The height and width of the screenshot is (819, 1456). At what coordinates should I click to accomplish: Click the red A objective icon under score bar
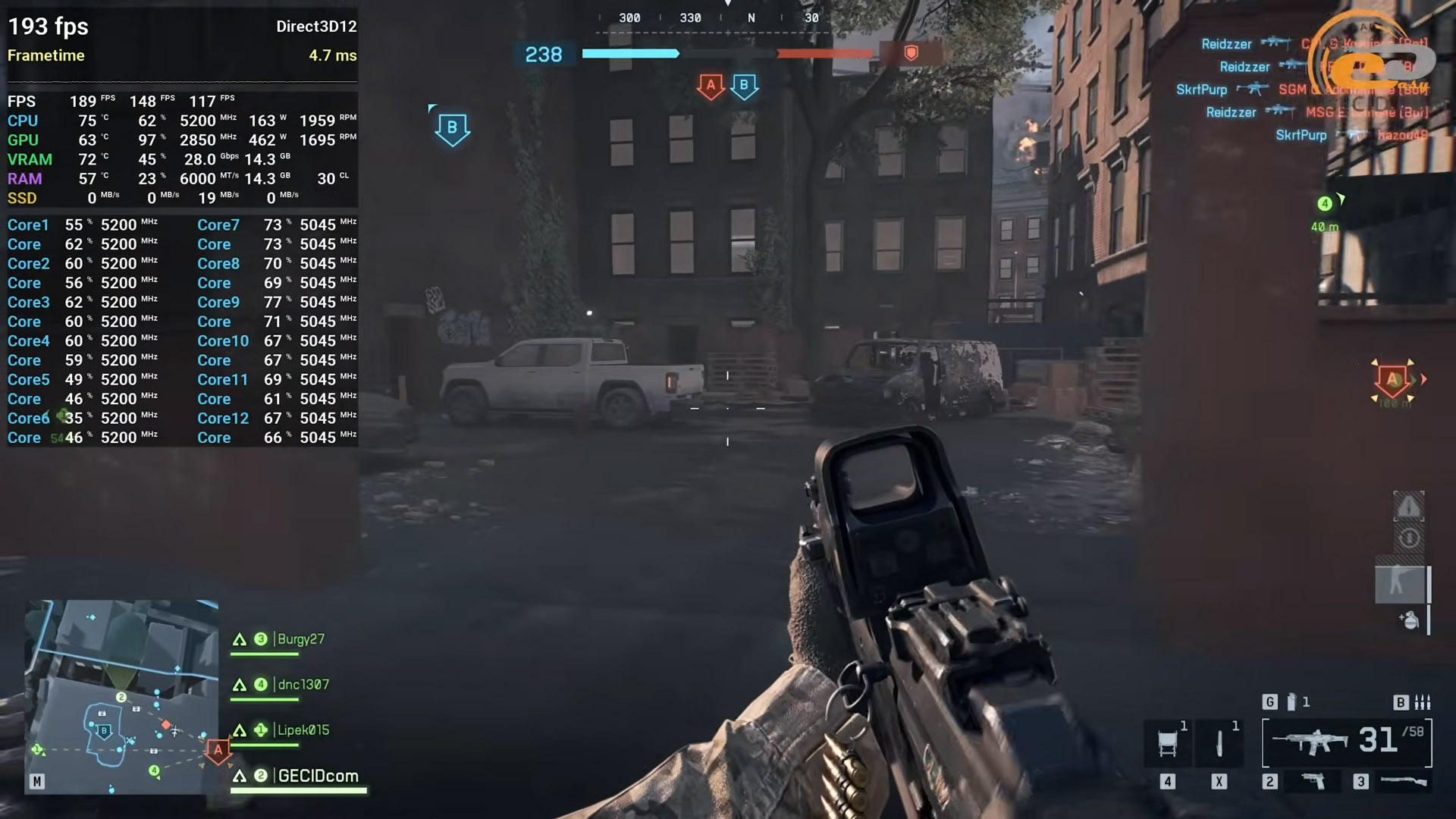[711, 86]
